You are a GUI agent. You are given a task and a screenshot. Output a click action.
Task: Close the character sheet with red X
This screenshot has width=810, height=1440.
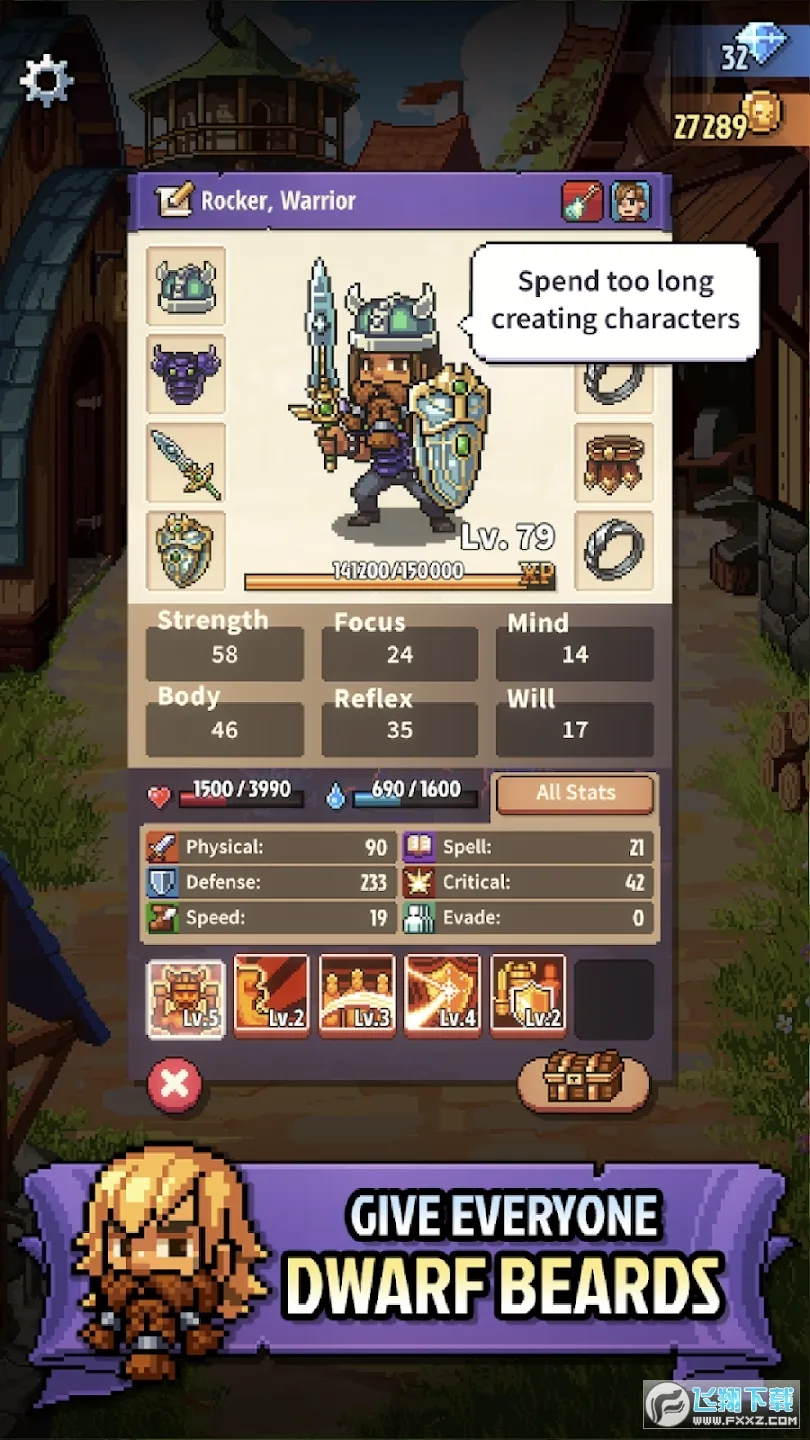(x=175, y=1085)
